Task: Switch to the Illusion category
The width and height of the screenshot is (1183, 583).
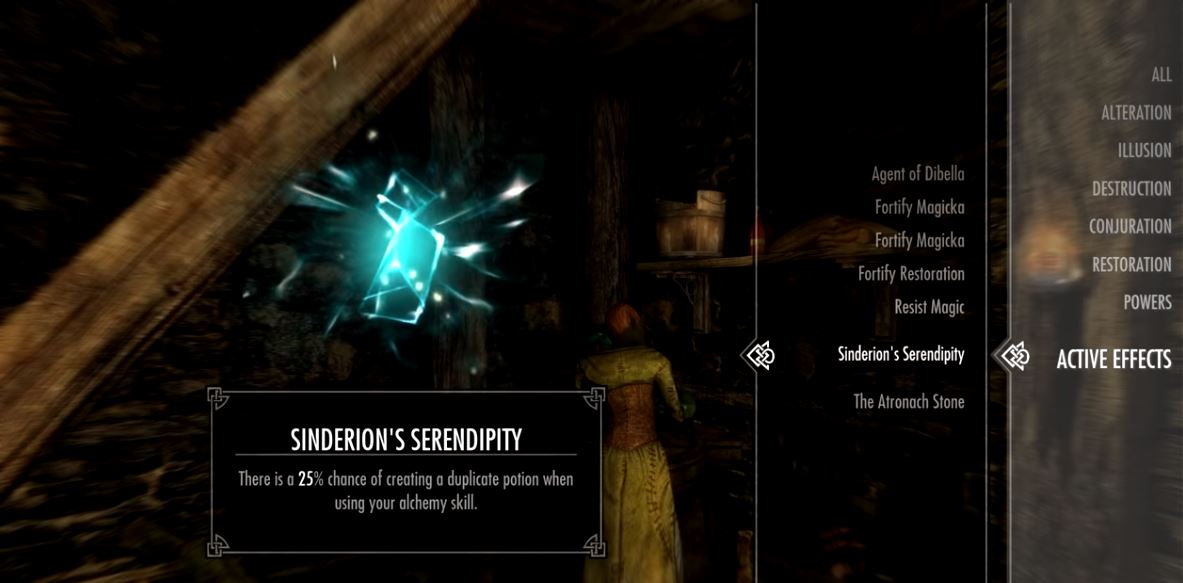Action: point(1144,151)
